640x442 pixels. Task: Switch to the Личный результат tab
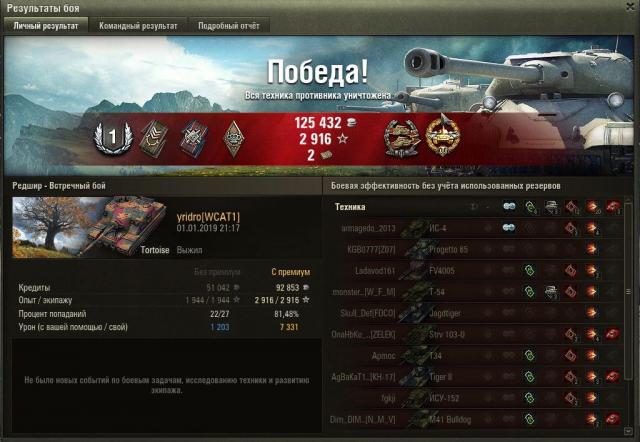coord(45,26)
